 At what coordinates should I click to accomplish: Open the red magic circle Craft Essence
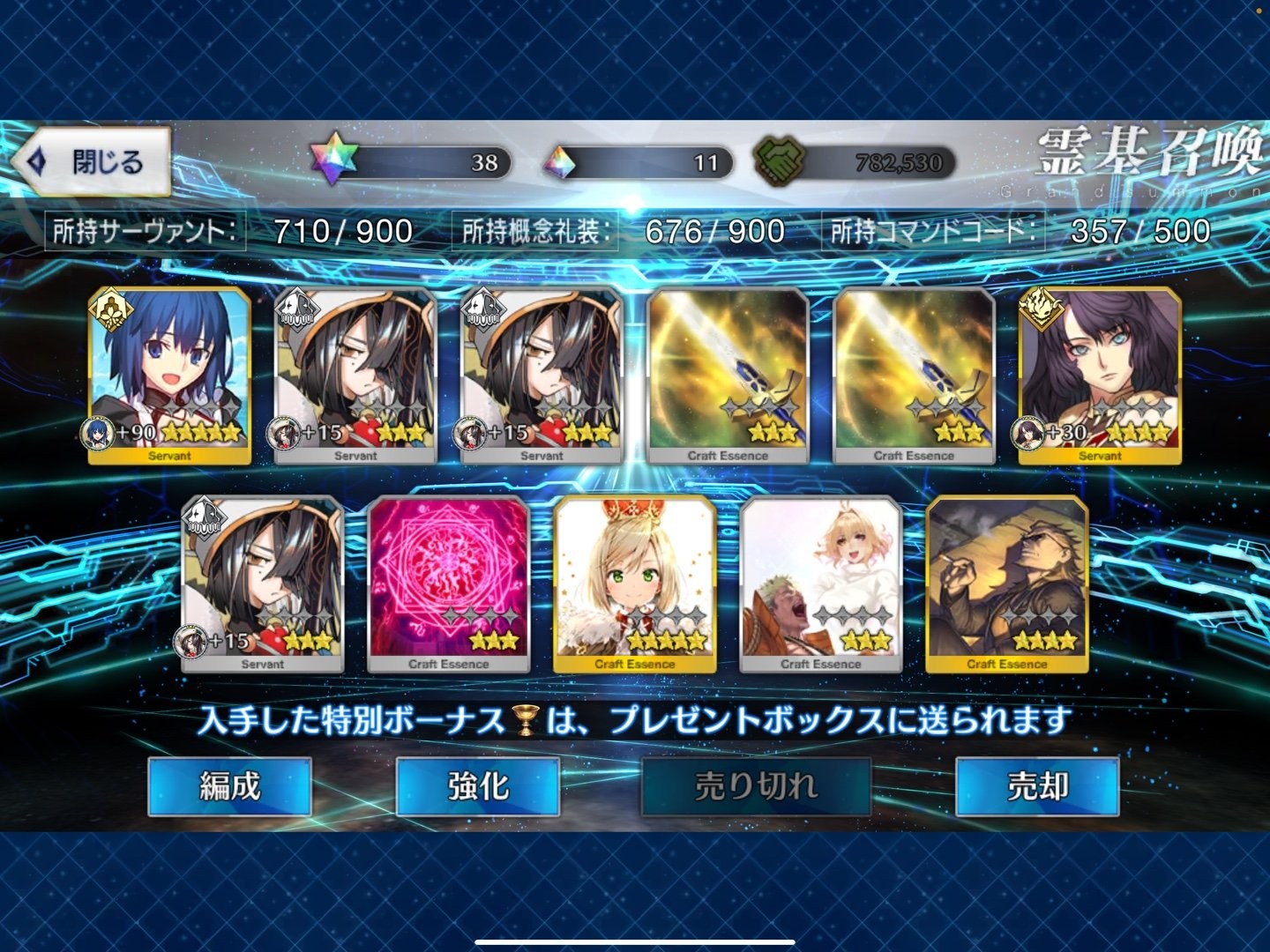tap(448, 584)
